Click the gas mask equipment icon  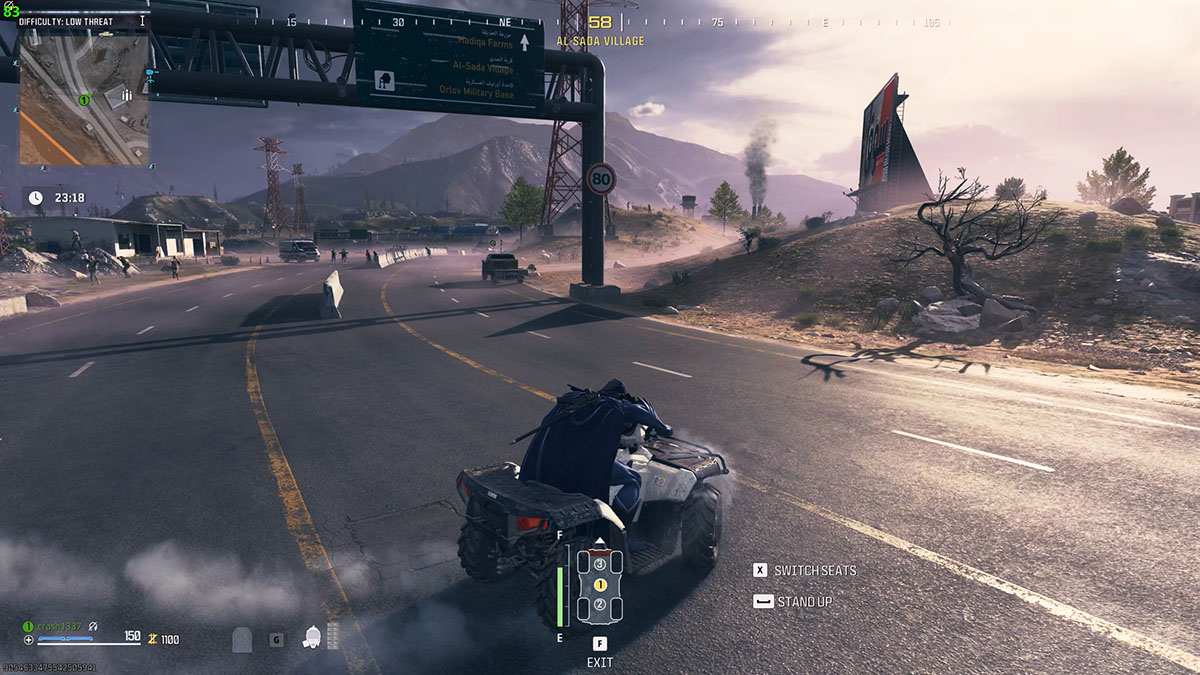pyautogui.click(x=312, y=637)
